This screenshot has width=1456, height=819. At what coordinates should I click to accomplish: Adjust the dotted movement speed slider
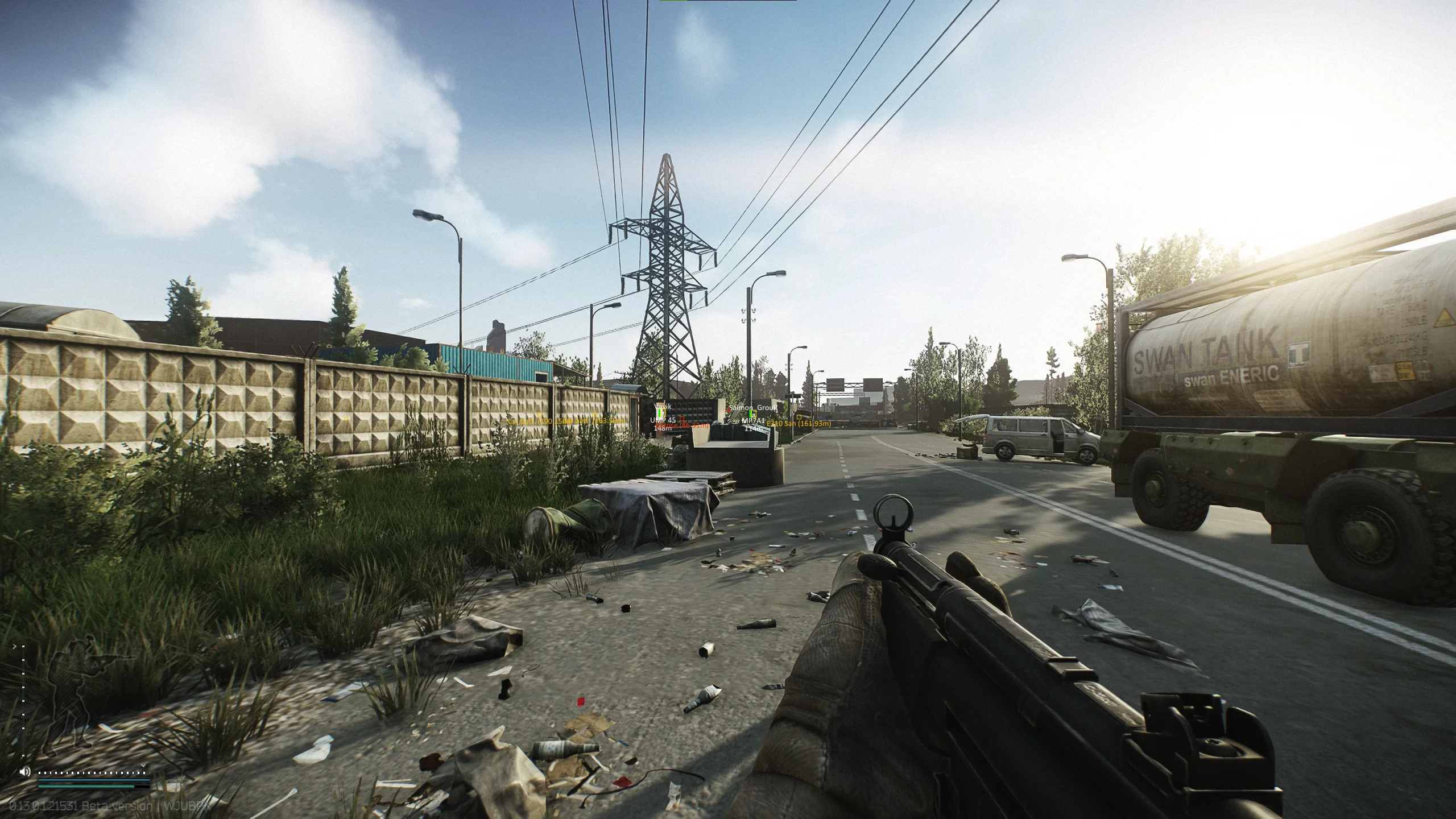pyautogui.click(x=92, y=773)
